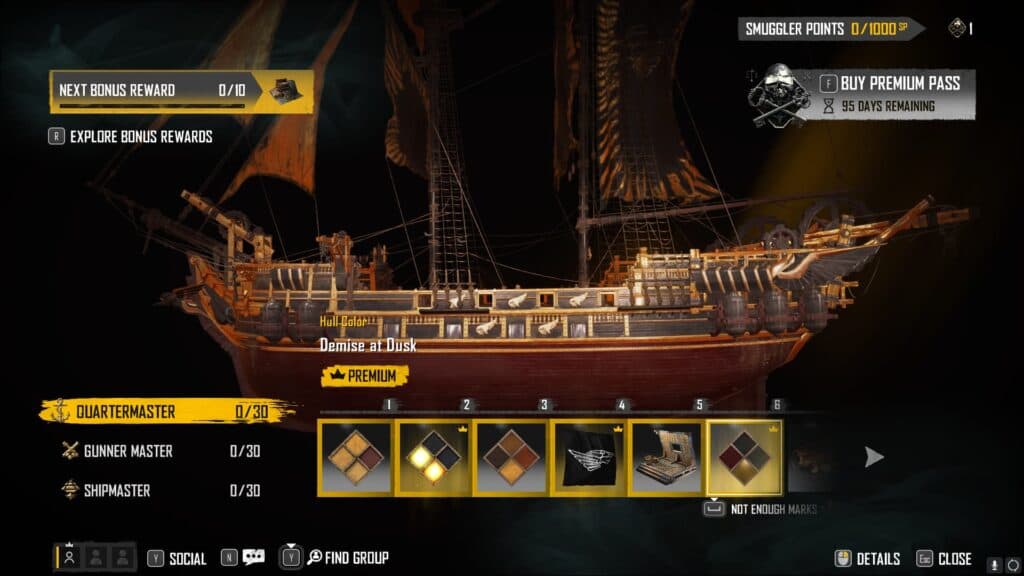The height and width of the screenshot is (576, 1024).
Task: Open the chat speech bubble icon
Action: (253, 558)
